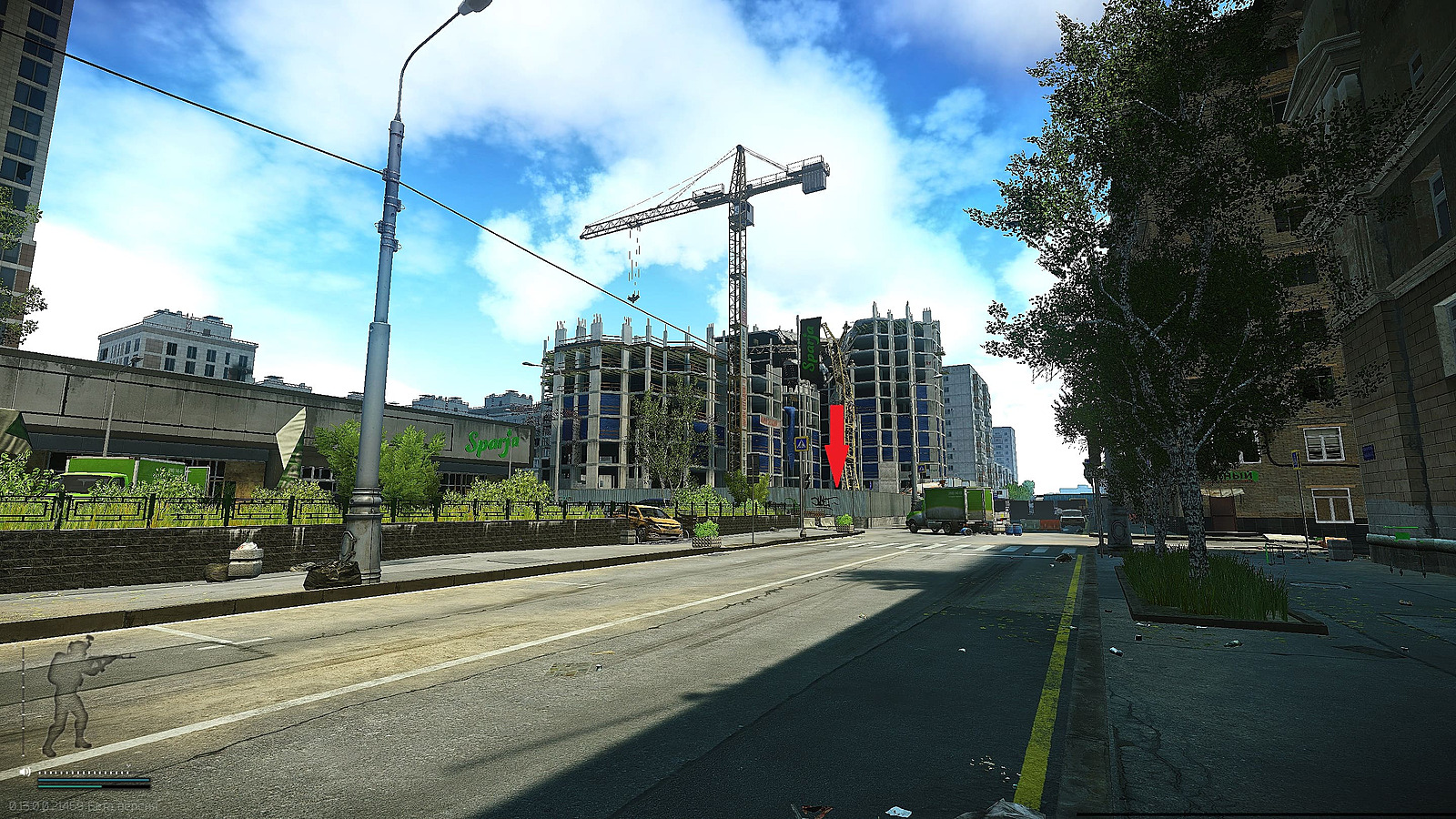Select the pedestrian crossing sign on pole
The image size is (1456, 819).
coord(802,443)
